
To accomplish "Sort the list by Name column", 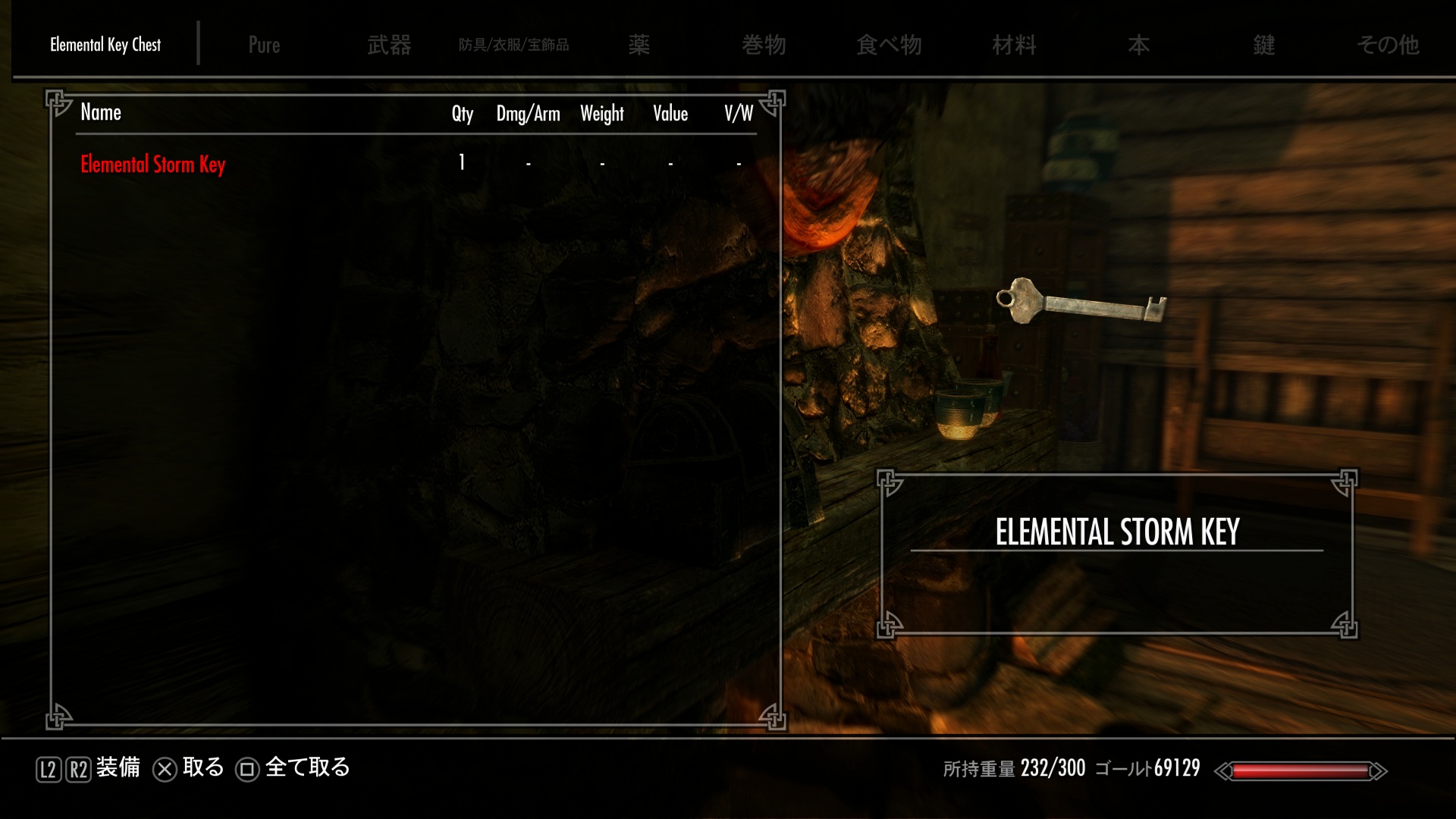I will point(101,113).
